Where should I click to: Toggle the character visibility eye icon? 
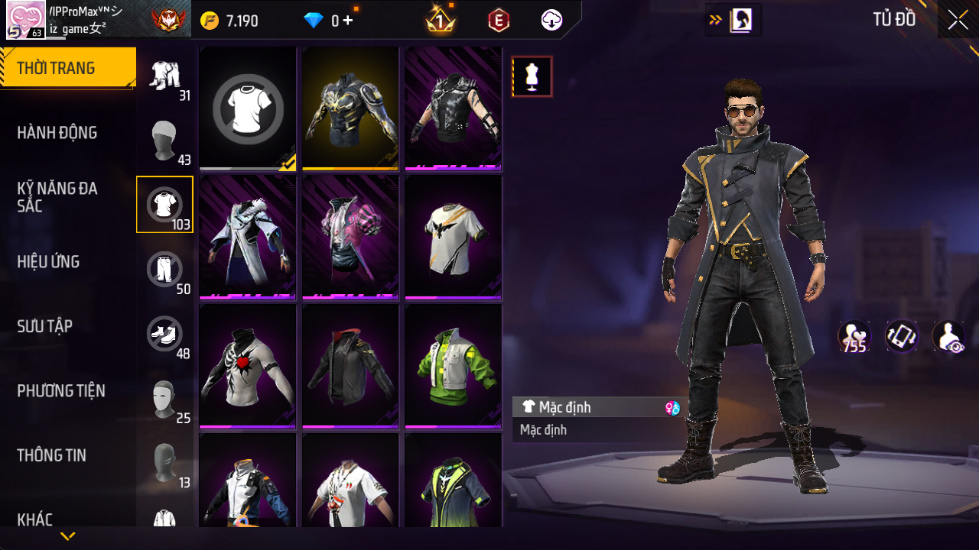click(x=948, y=337)
